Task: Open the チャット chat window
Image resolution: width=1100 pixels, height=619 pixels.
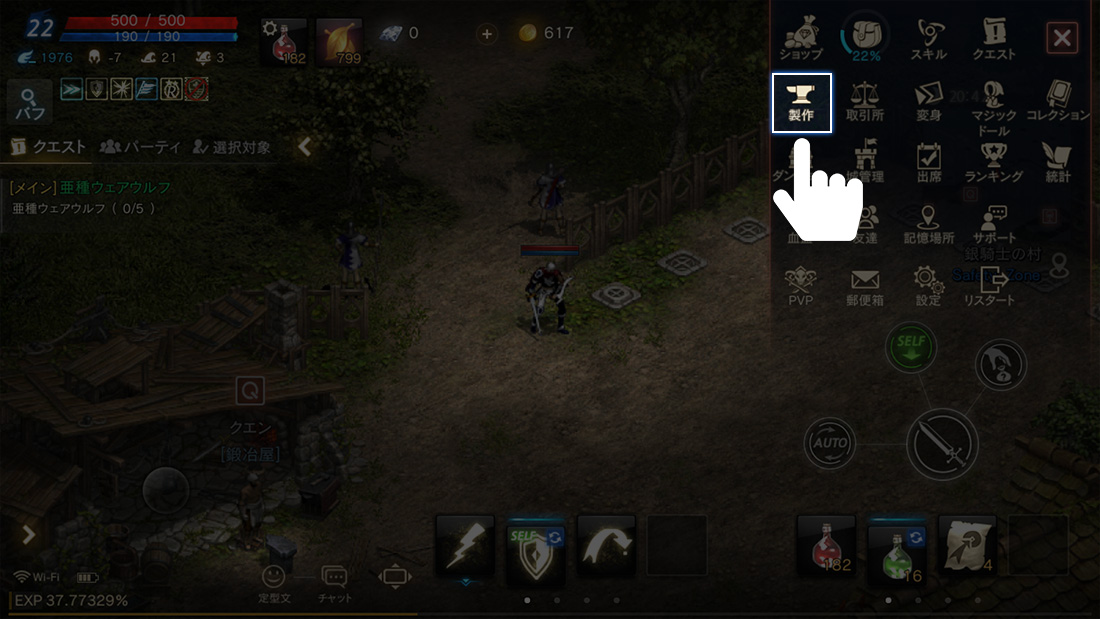Action: (334, 583)
